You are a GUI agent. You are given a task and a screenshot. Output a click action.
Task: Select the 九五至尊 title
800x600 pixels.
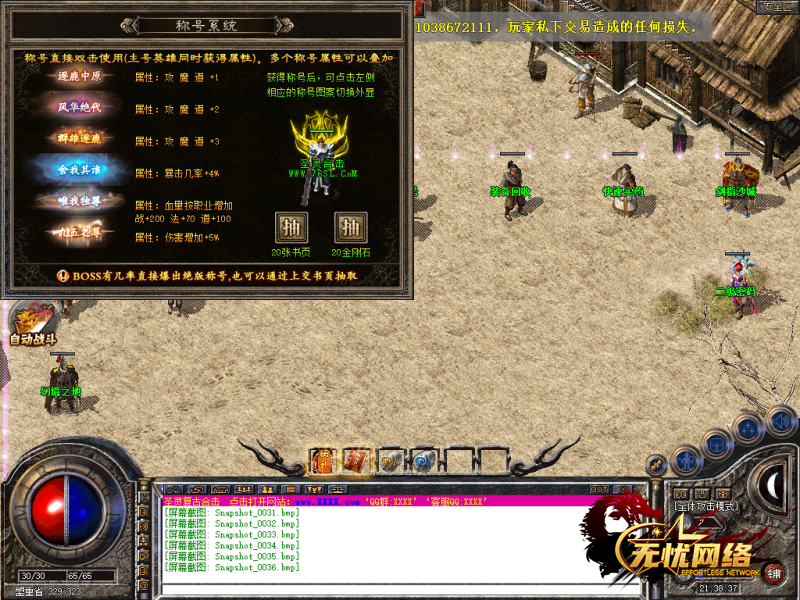(x=78, y=235)
